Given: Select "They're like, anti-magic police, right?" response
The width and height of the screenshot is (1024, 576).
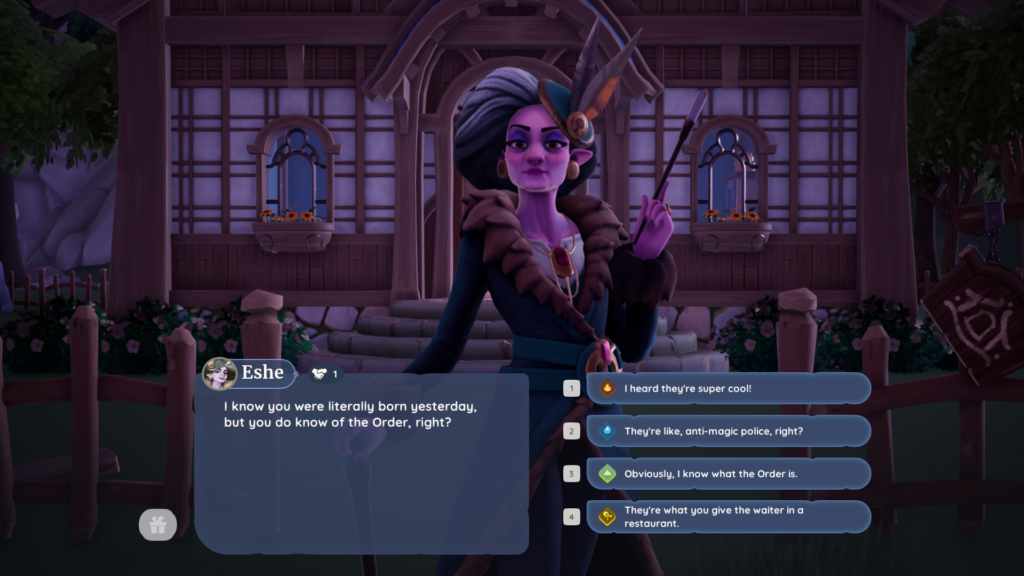Looking at the screenshot, I should coord(728,431).
